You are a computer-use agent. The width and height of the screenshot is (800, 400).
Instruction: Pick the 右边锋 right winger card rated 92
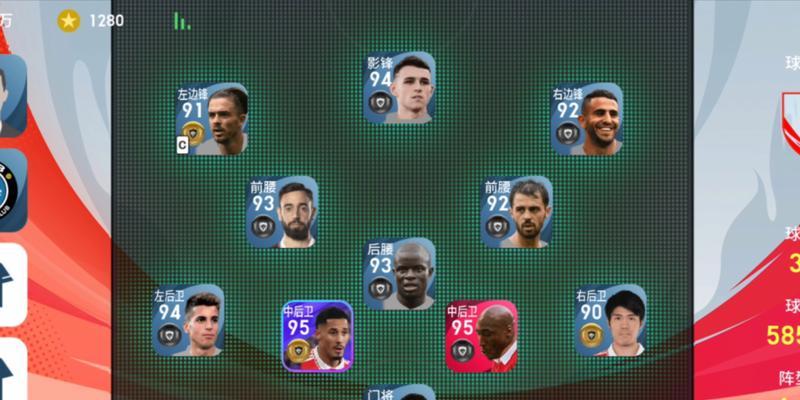click(x=586, y=119)
